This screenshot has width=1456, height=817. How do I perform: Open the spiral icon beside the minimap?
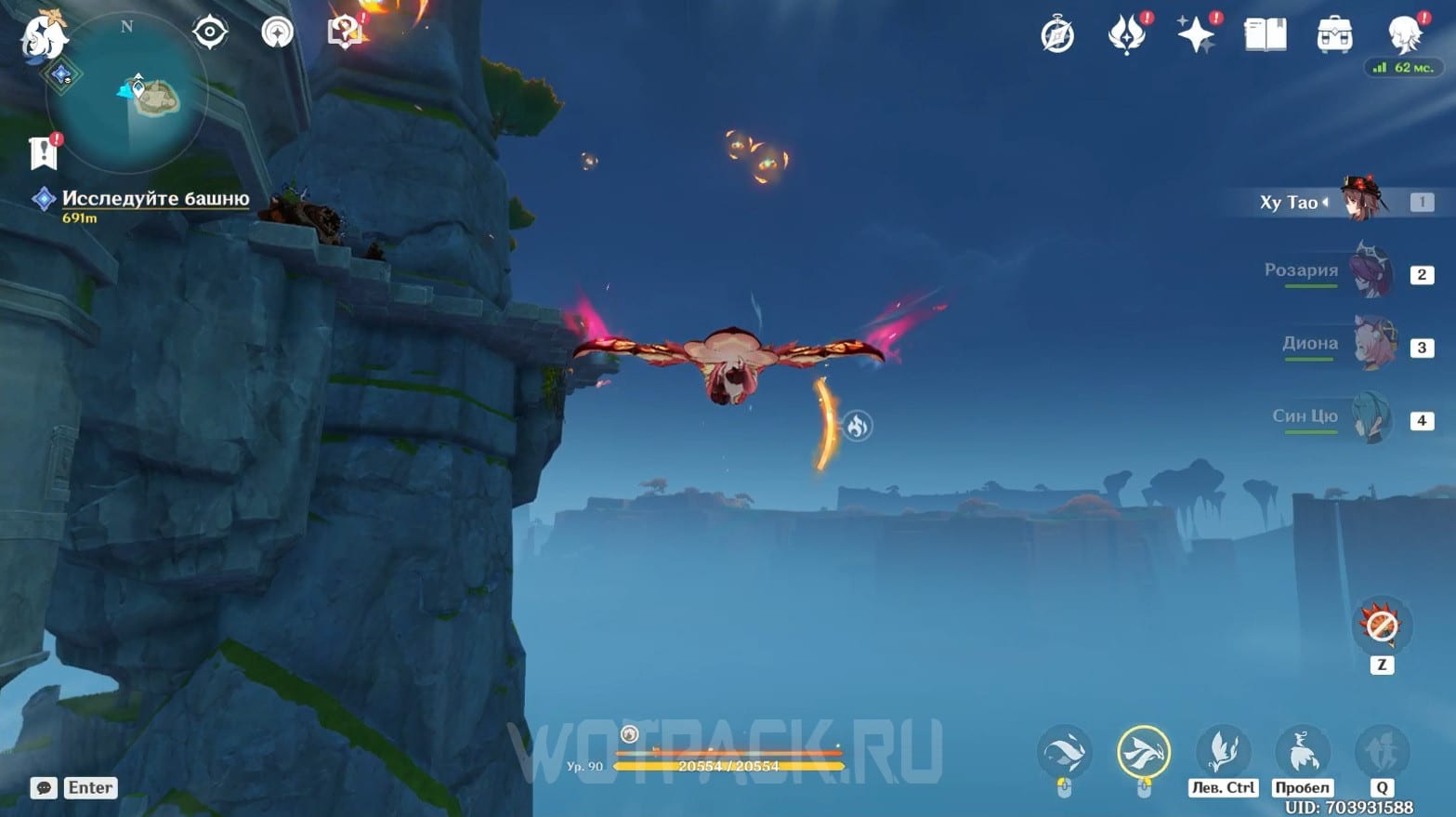pyautogui.click(x=277, y=33)
